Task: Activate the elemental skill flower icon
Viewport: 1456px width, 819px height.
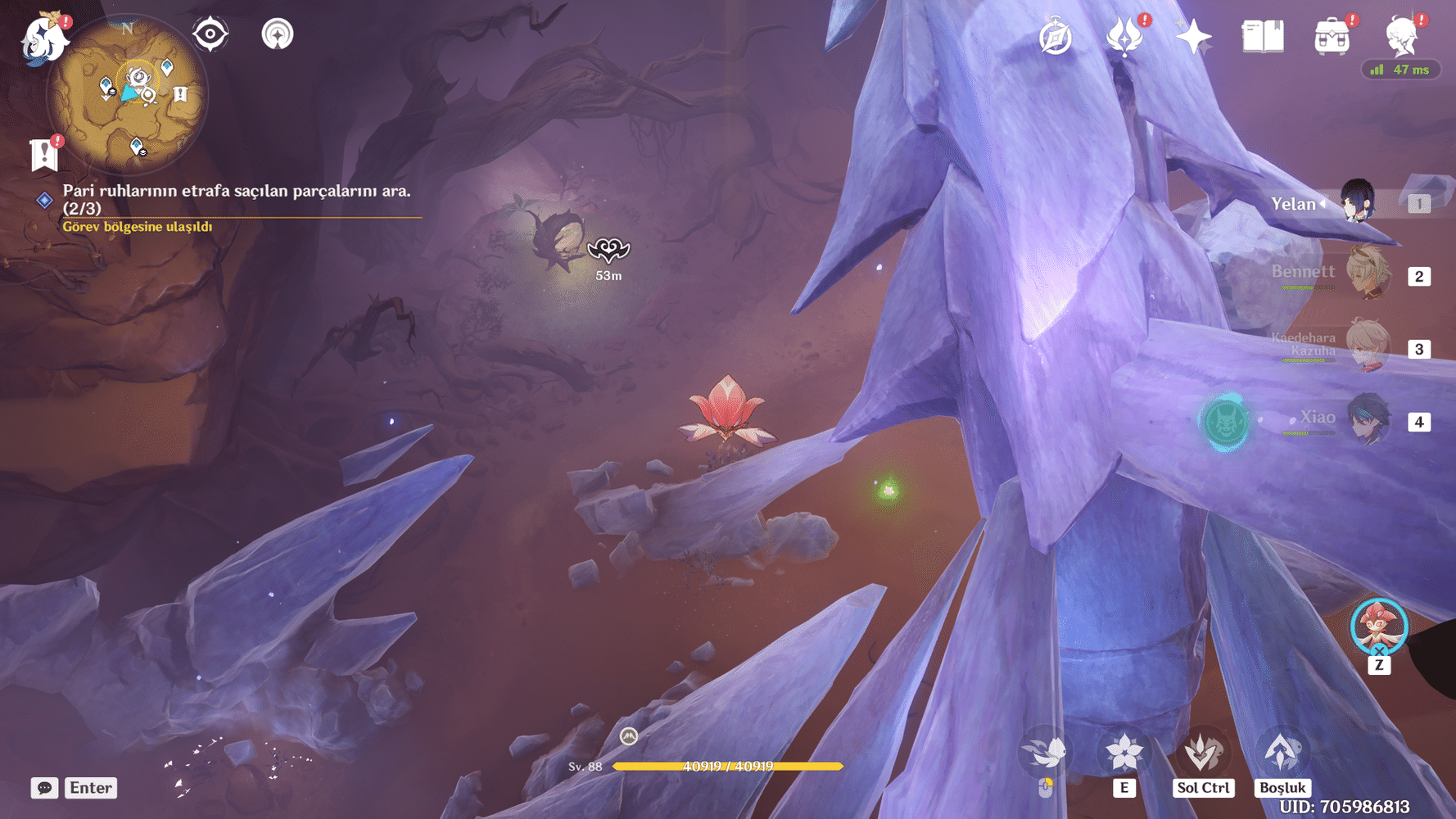Action: tap(1124, 752)
